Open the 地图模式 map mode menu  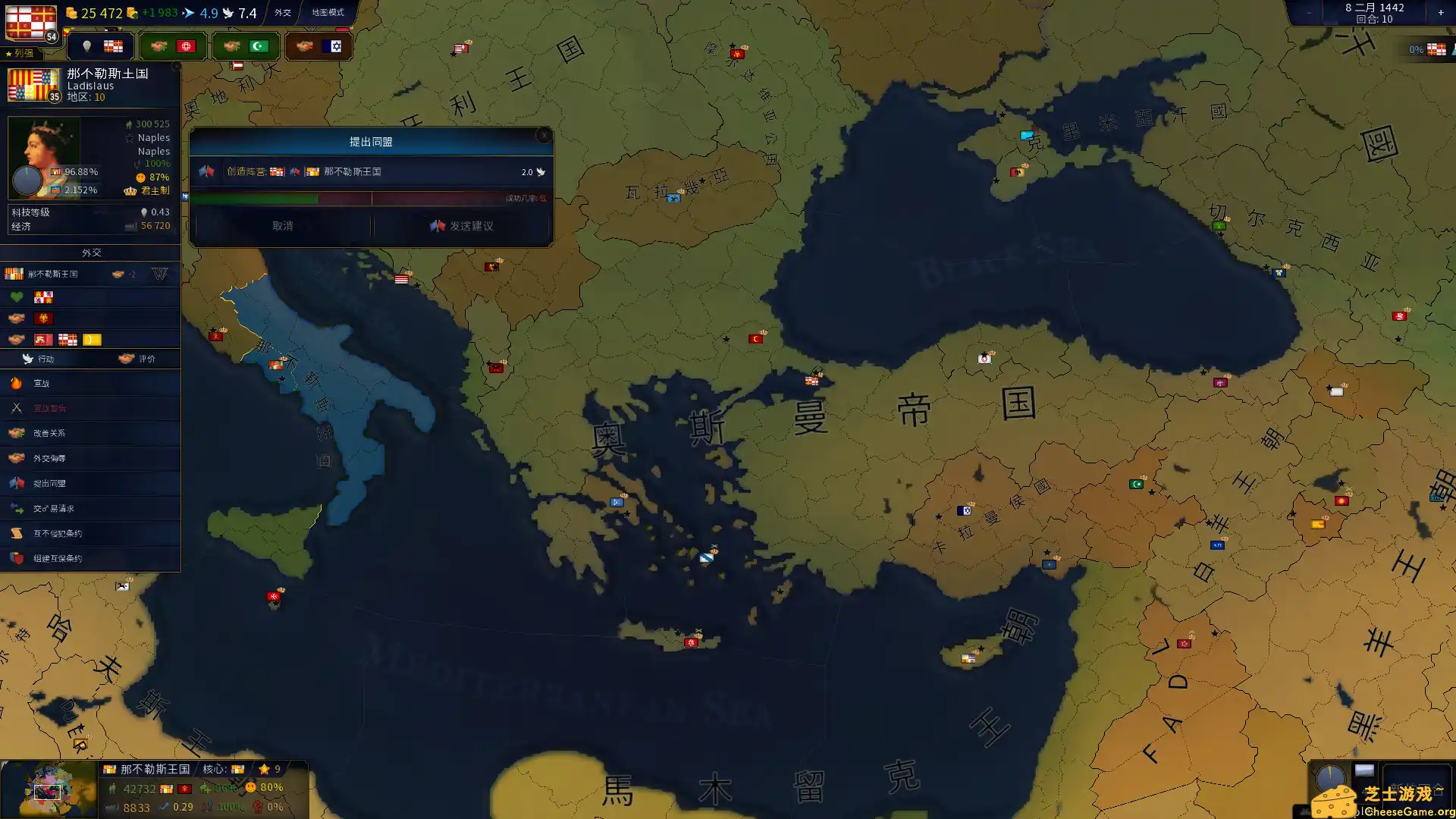tap(328, 12)
